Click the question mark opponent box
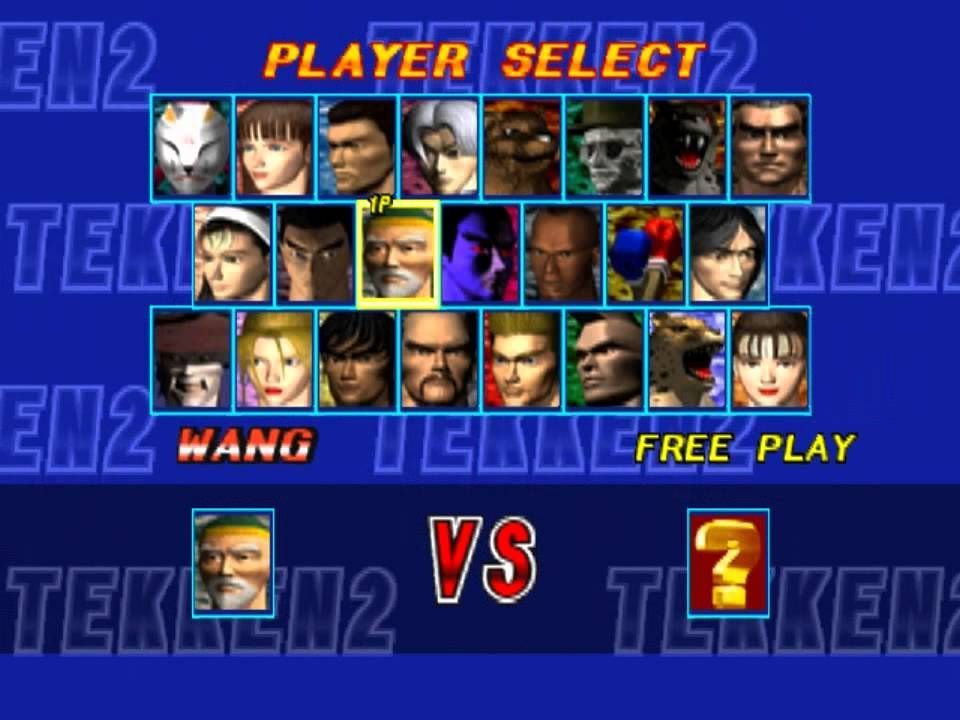Image resolution: width=960 pixels, height=720 pixels. click(x=729, y=563)
